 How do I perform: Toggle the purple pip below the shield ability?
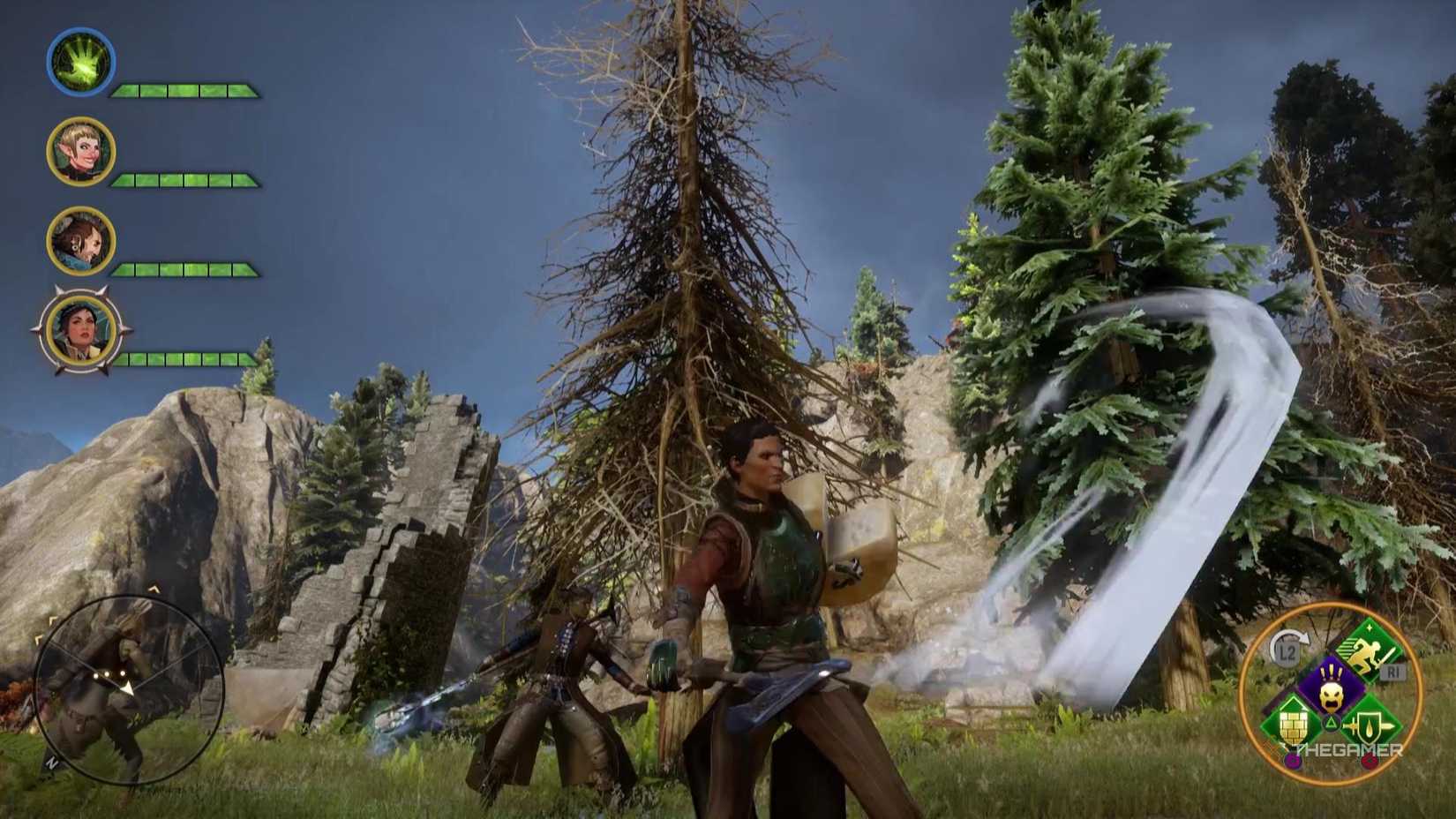[1294, 761]
